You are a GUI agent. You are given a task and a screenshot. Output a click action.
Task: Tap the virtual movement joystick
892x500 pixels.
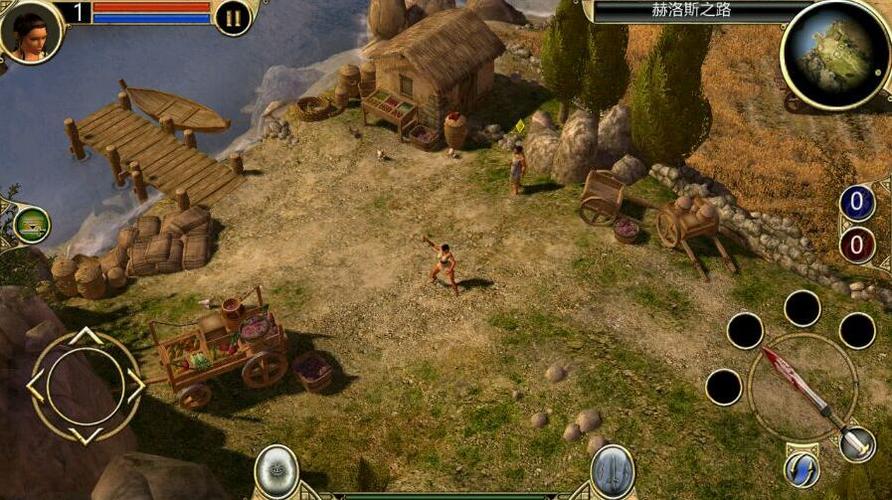[85, 386]
